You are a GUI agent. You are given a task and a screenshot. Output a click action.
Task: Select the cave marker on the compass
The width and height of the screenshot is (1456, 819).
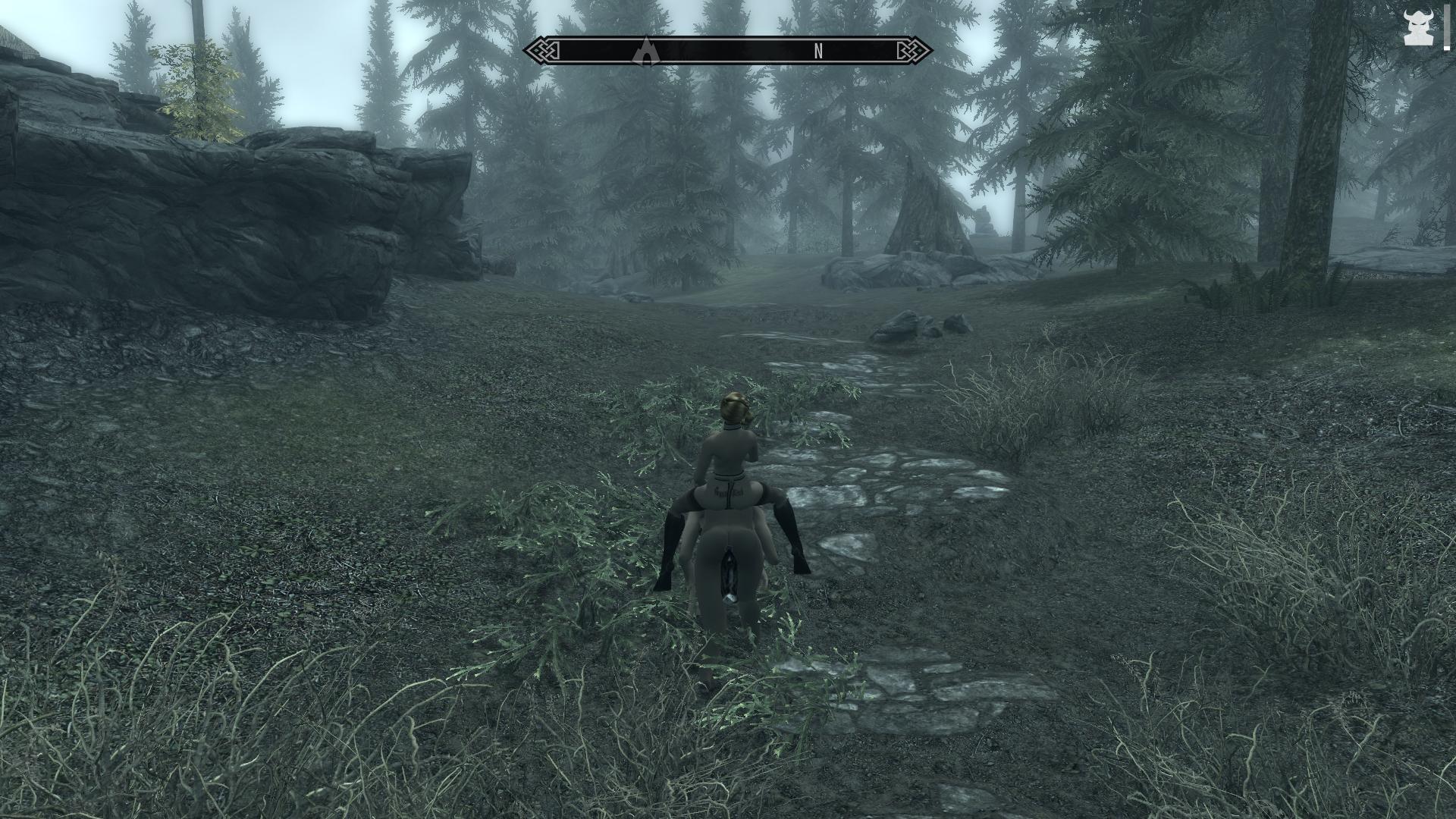645,52
